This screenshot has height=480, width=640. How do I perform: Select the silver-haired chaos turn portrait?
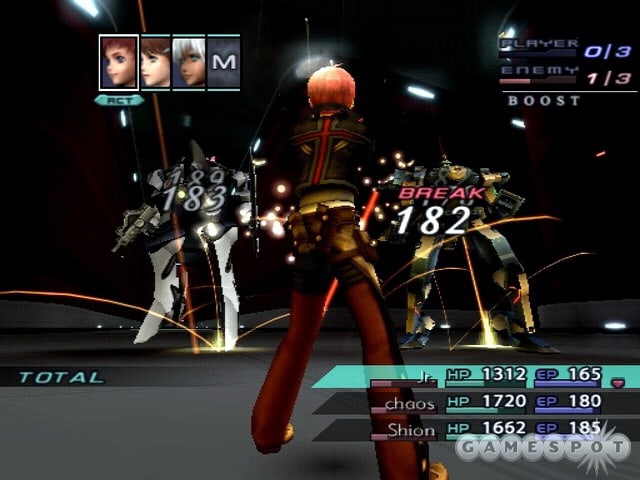pos(189,63)
